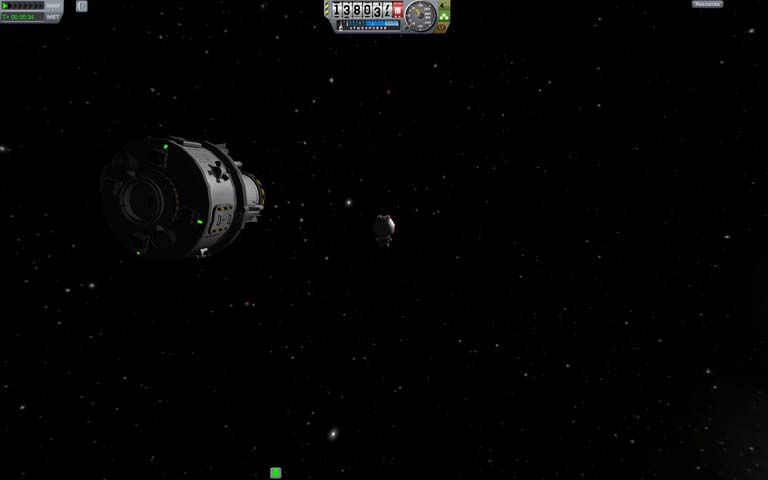Click the time warp arrows control
Screen dimensions: 768x480
(x=22, y=6)
